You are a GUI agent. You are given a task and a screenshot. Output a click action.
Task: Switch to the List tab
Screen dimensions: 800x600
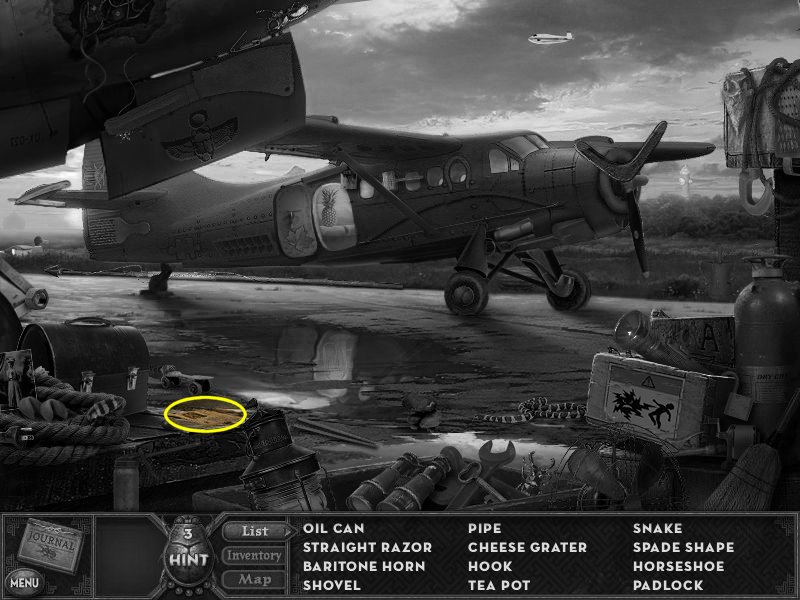[x=255, y=531]
